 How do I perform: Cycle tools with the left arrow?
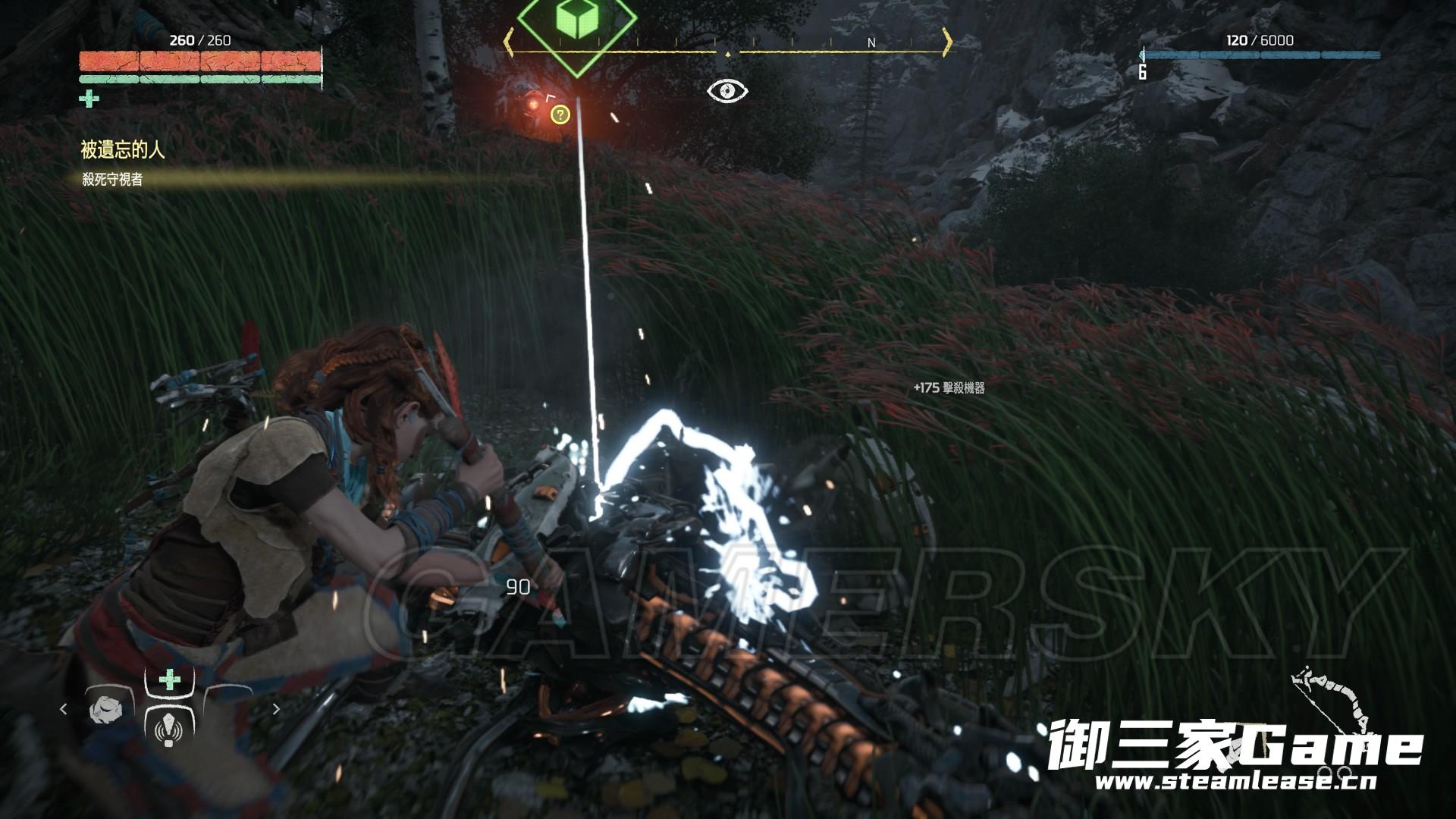(64, 709)
